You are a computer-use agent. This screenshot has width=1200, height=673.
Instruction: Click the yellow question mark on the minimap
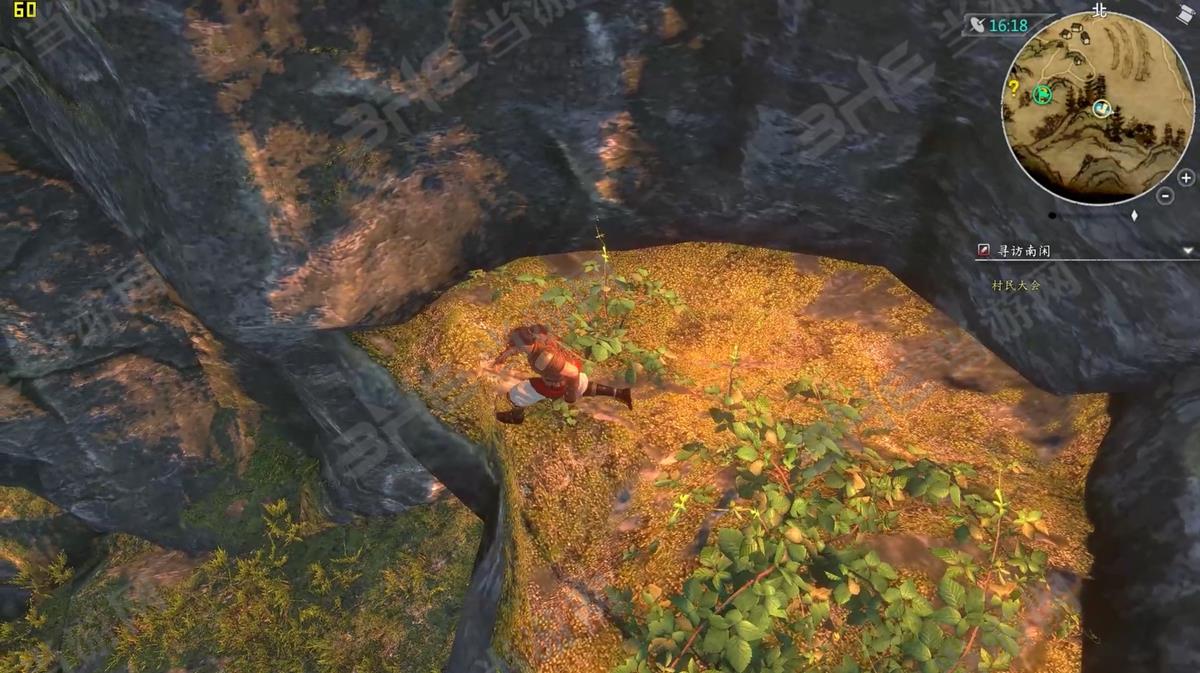tap(1013, 87)
